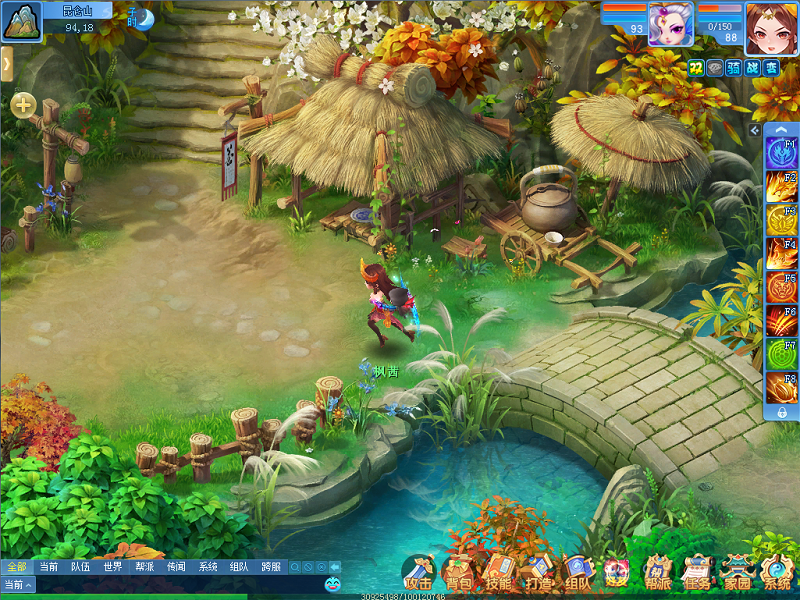The height and width of the screenshot is (600, 800).
Task: Activate the F1 blue winged skill
Action: pyautogui.click(x=781, y=154)
